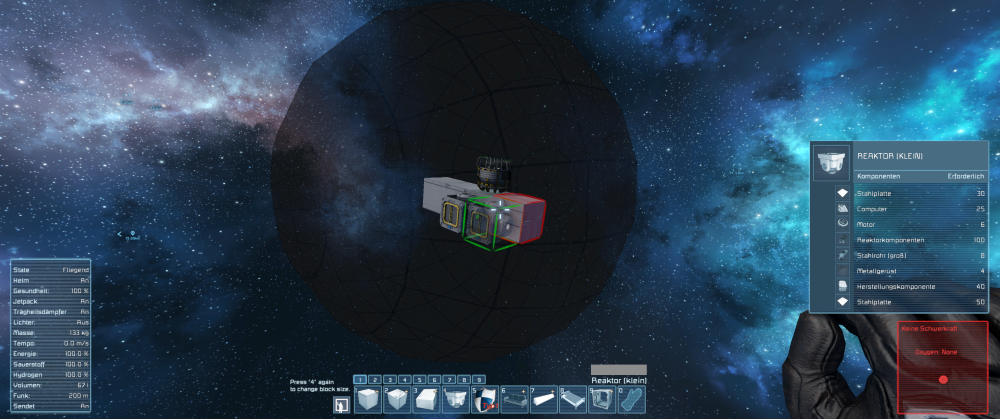1000x419 pixels.
Task: Select the glove hand slot in hotbar
Action: point(630,400)
